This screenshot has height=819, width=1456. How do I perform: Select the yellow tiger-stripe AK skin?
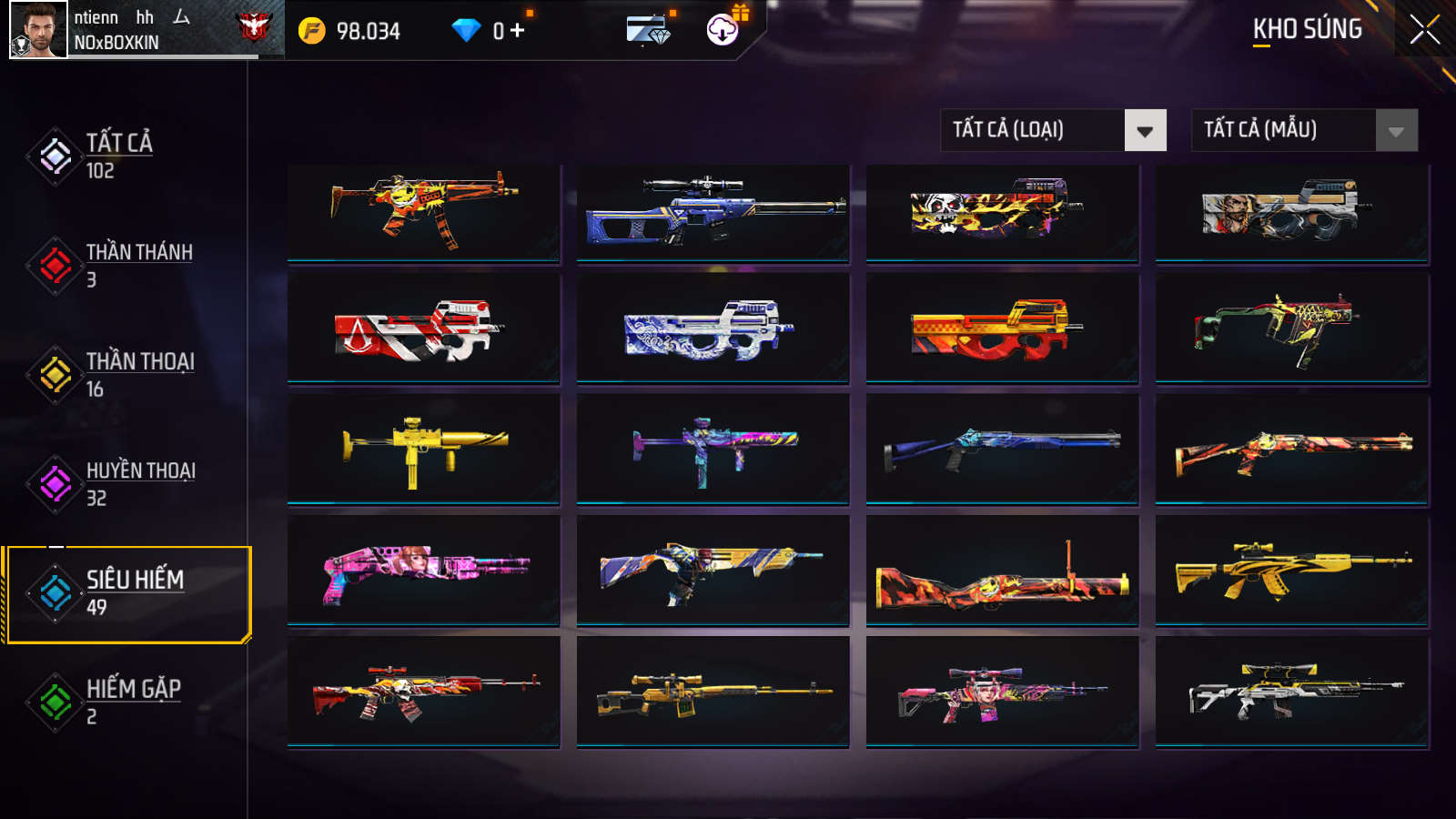[x=1291, y=571]
